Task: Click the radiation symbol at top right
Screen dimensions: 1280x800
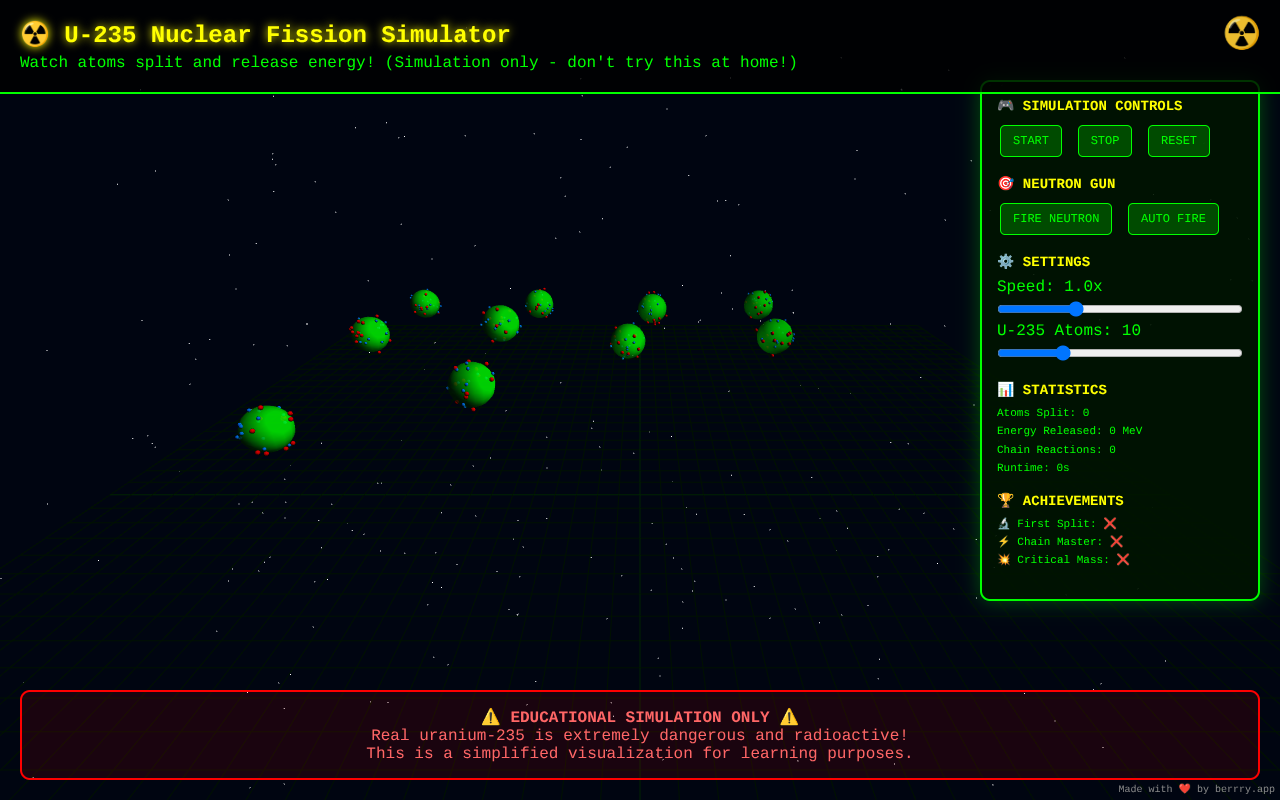Action: (1242, 33)
